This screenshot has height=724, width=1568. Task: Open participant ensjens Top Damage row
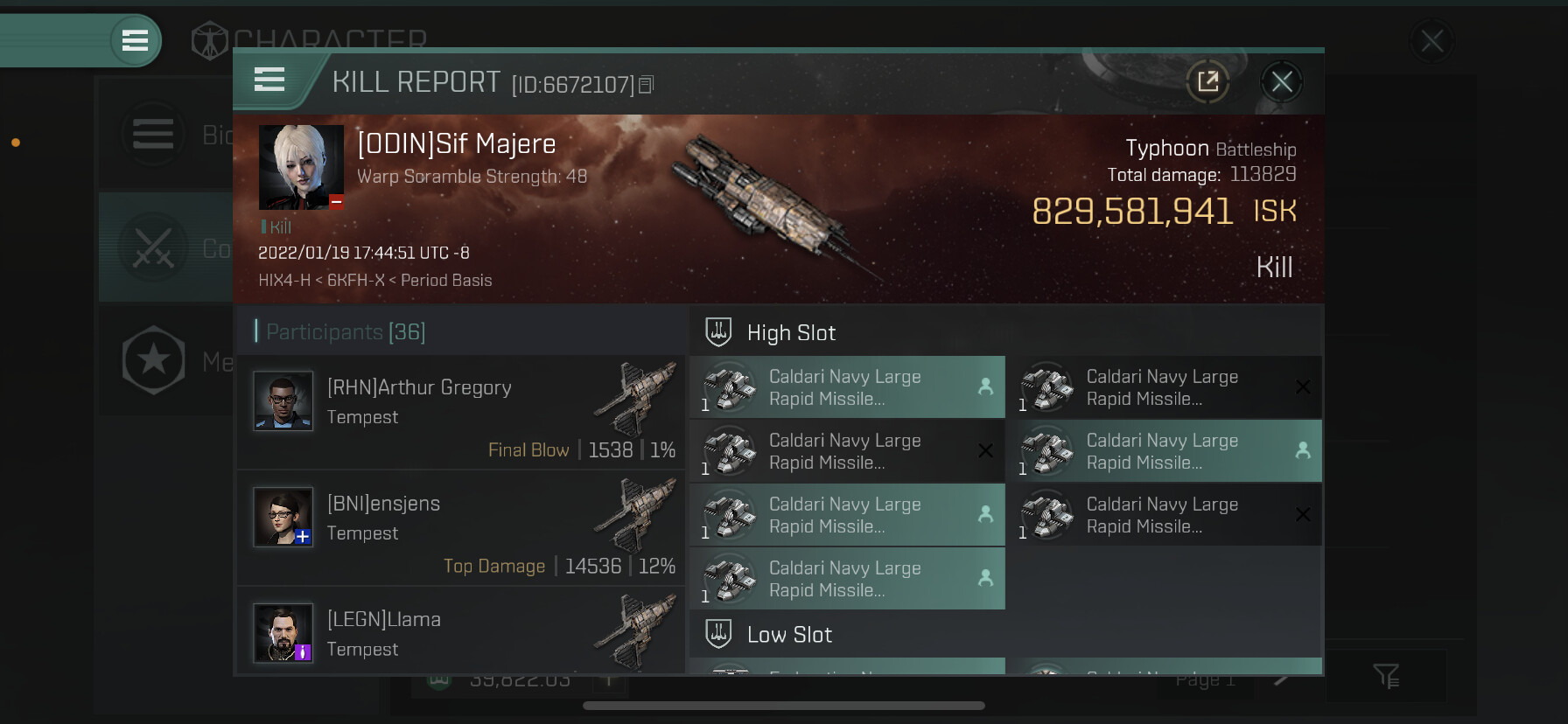(x=460, y=528)
